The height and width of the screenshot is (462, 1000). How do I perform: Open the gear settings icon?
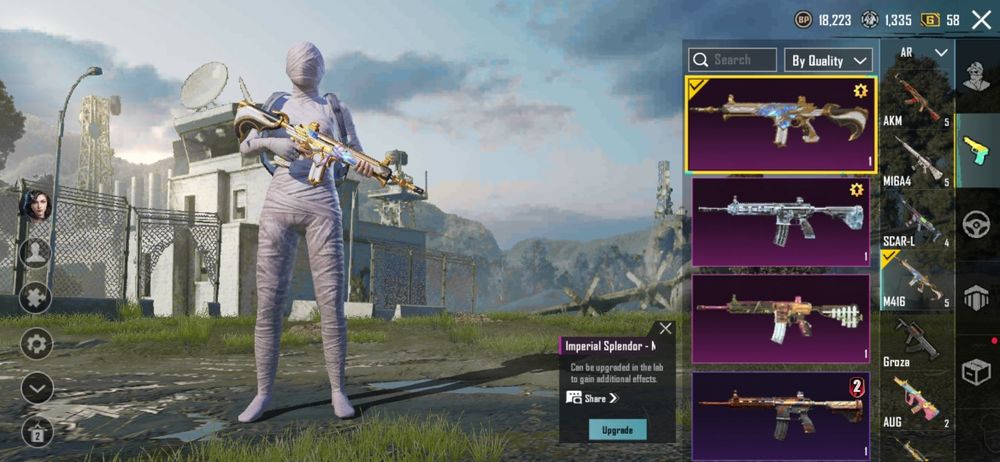point(37,344)
